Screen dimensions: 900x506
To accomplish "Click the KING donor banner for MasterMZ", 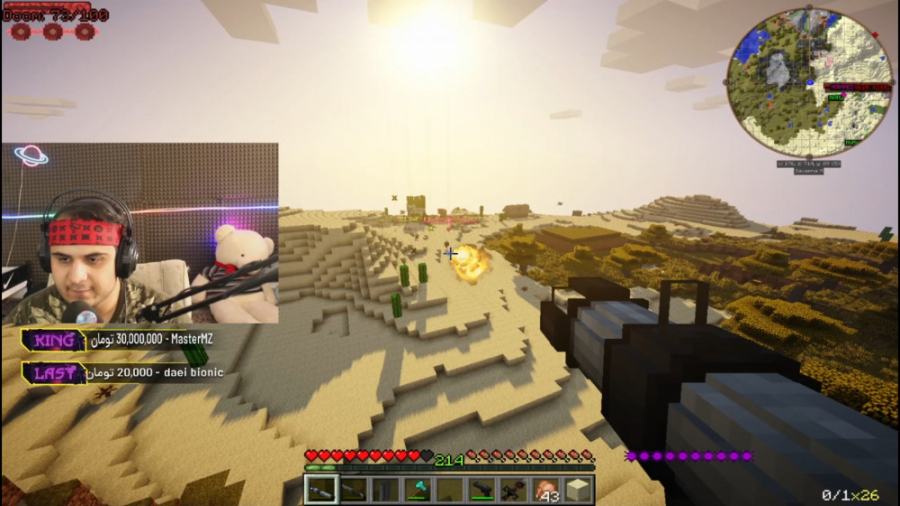I will click(118, 340).
